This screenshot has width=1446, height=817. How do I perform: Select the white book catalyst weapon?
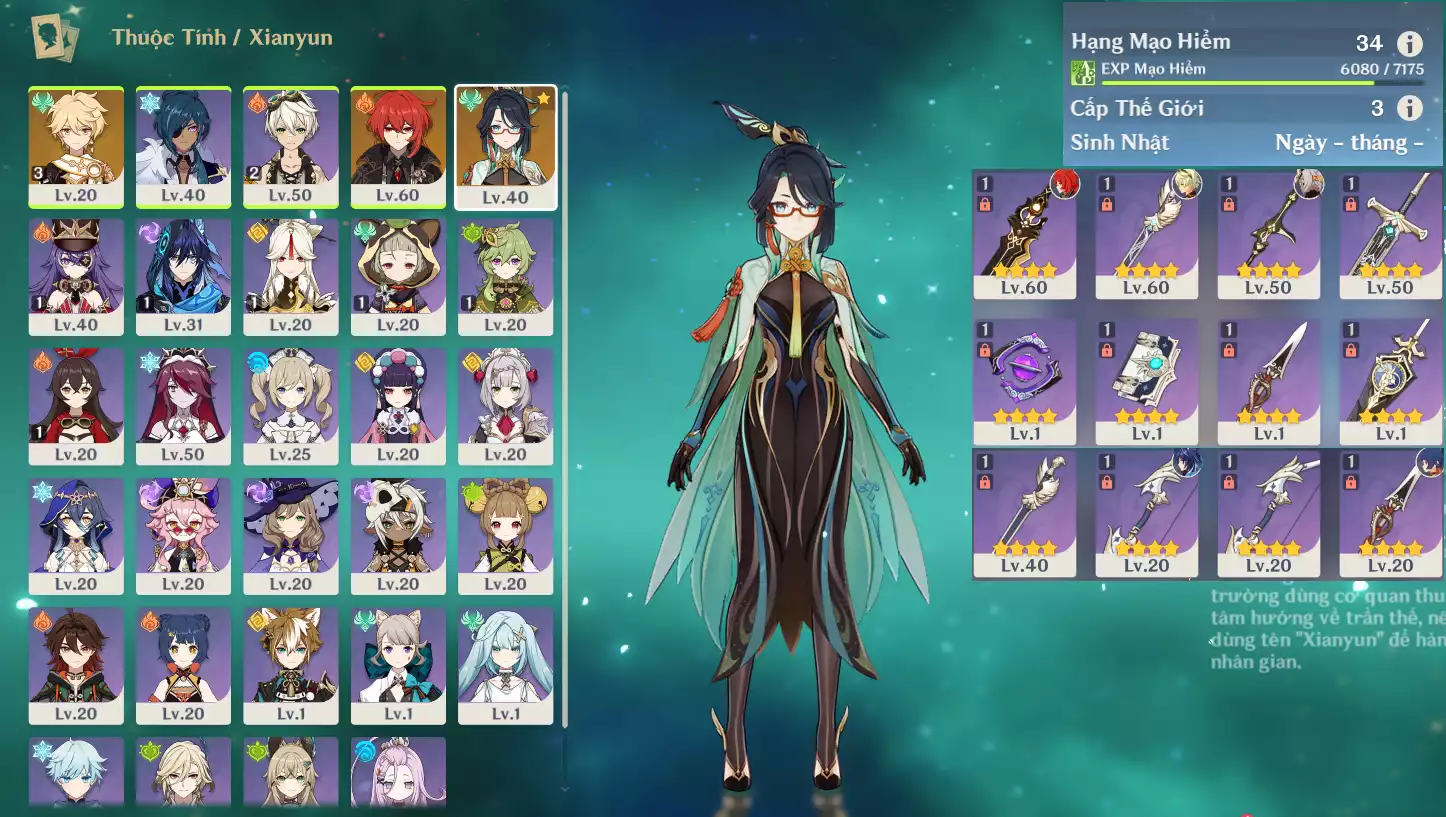click(x=1146, y=382)
